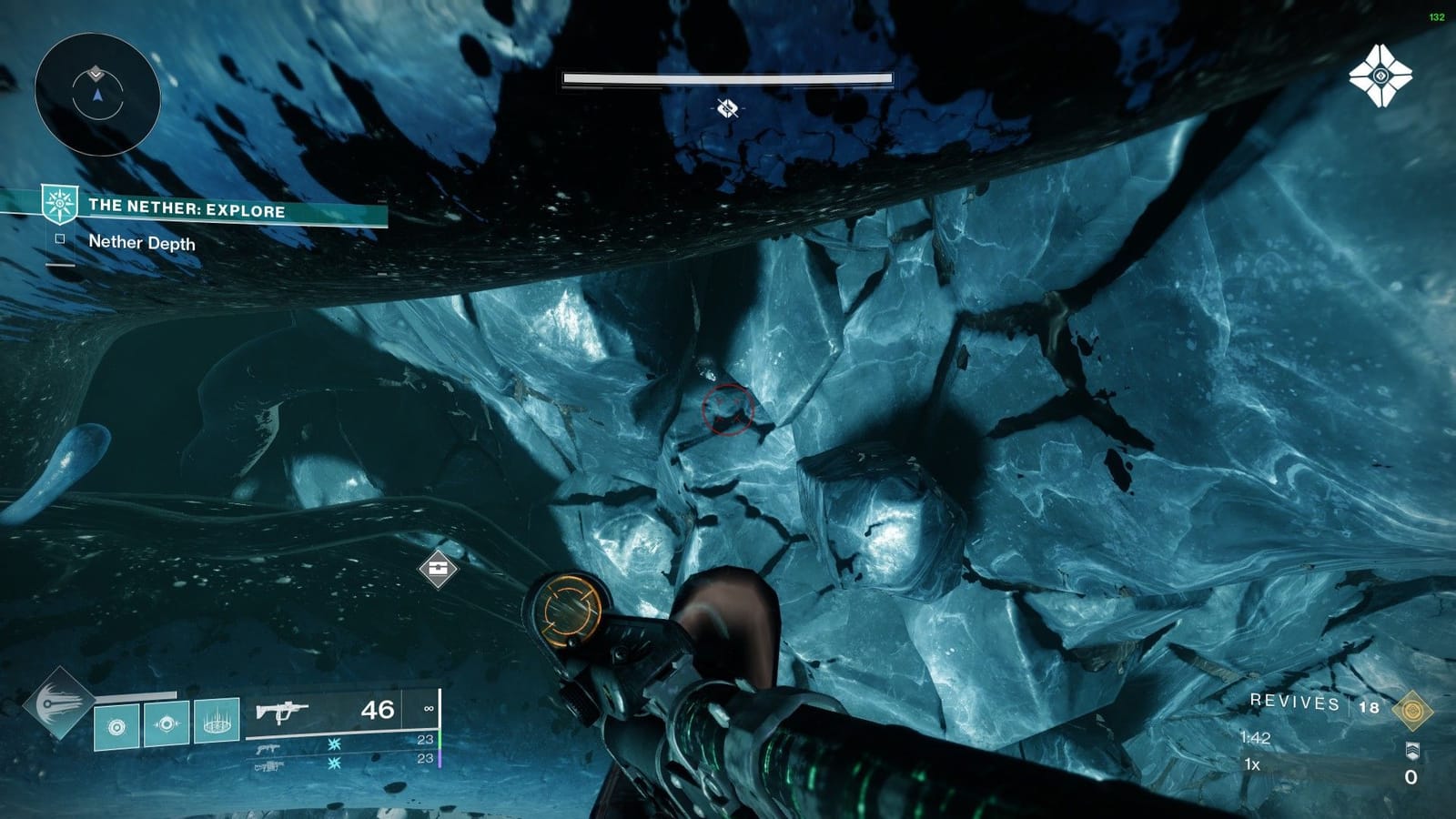Activate the grenade ability icon
The height and width of the screenshot is (819, 1456).
pos(116,728)
